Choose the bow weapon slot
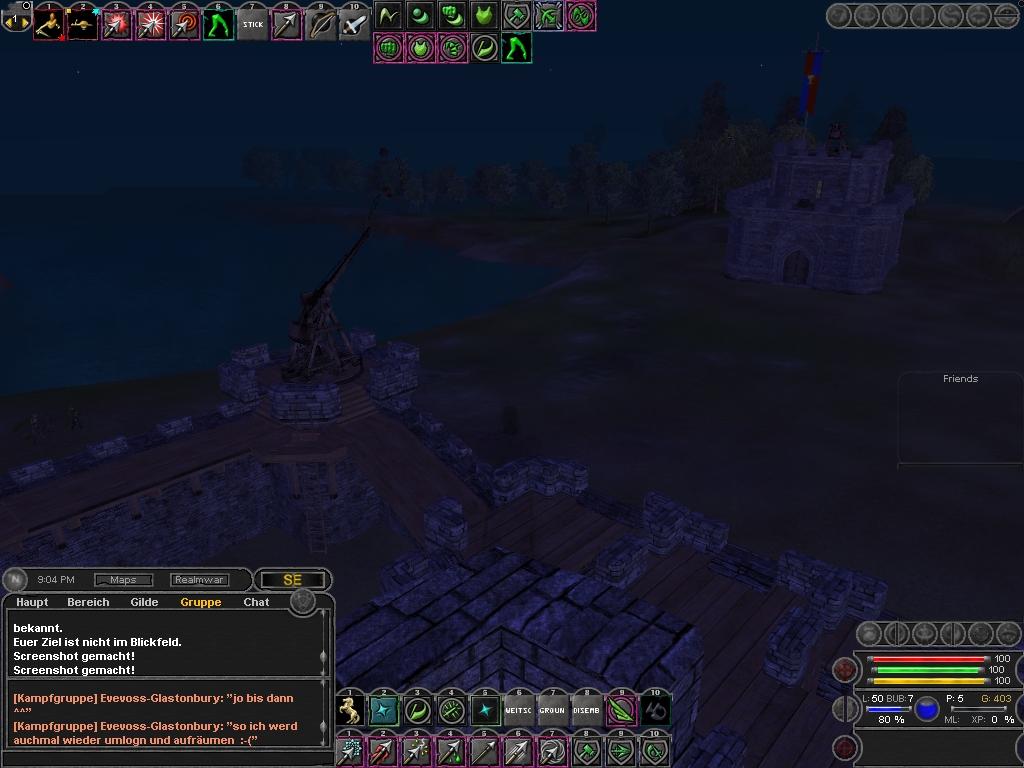The width and height of the screenshot is (1024, 768). click(x=320, y=24)
